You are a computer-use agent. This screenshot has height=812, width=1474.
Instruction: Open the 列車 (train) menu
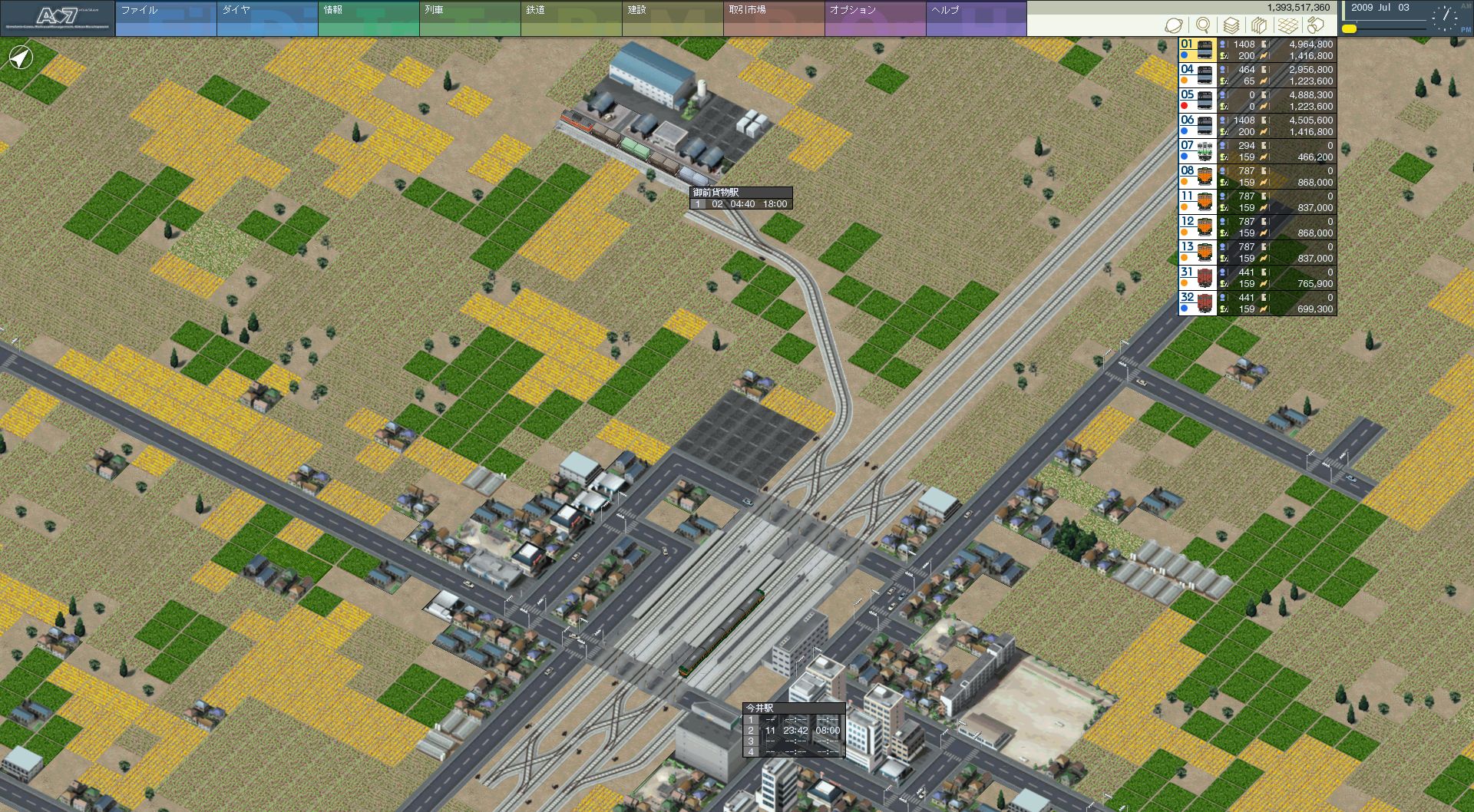pyautogui.click(x=469, y=18)
